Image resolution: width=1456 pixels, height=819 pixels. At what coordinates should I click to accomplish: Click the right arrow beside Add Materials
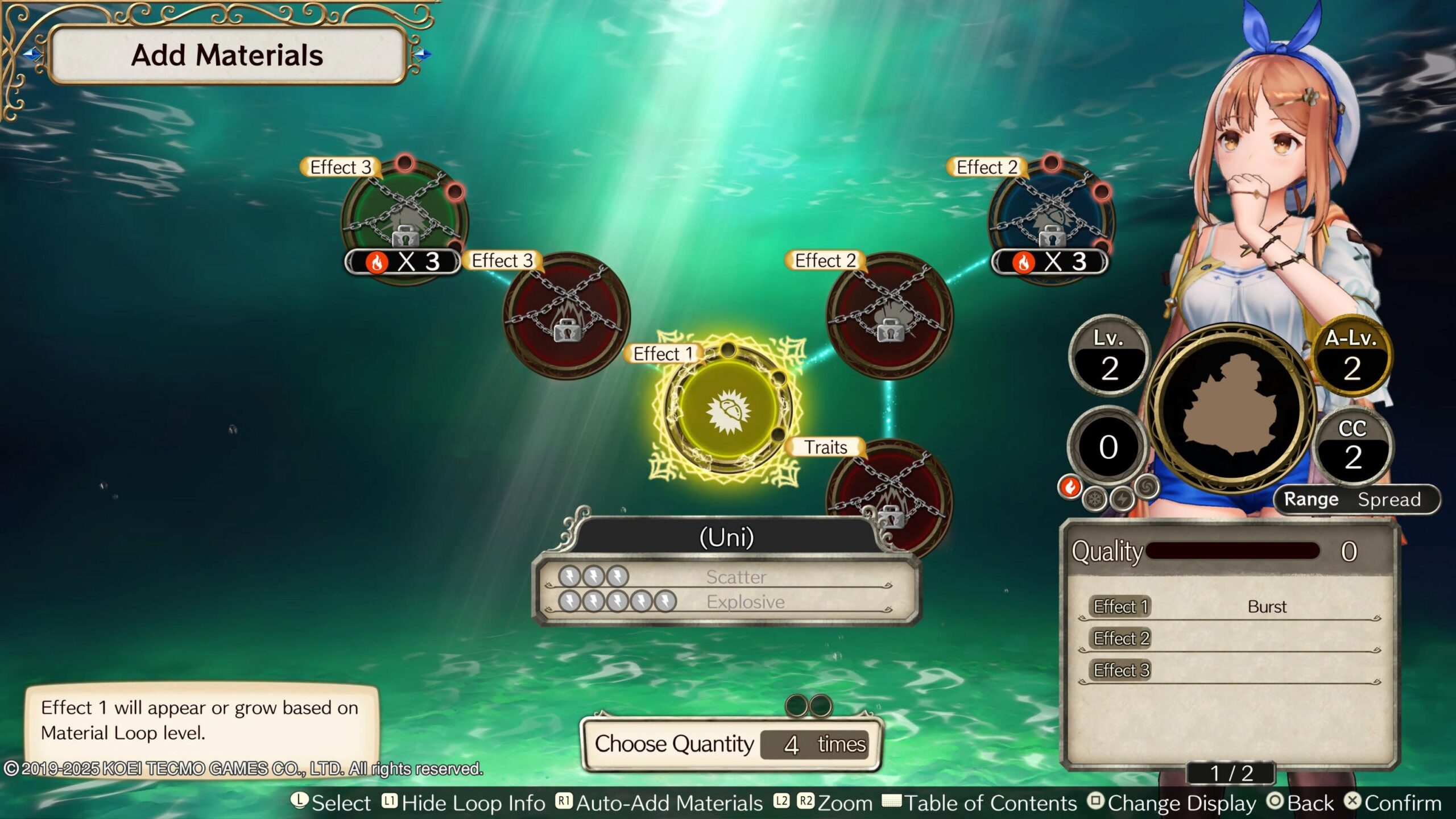click(423, 54)
